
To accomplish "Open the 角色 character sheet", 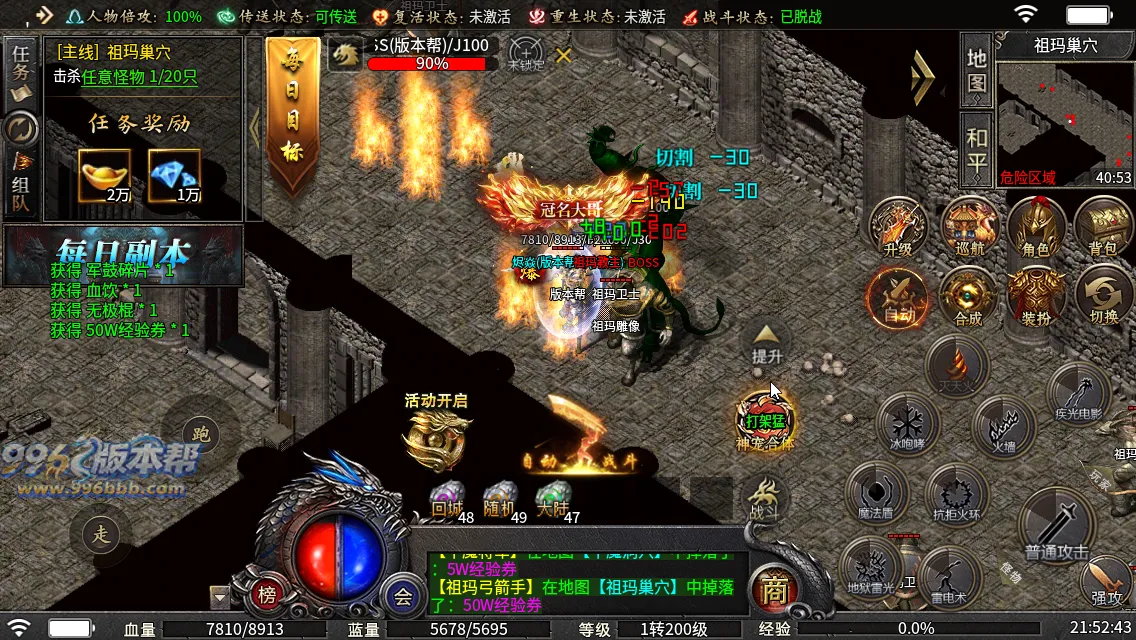I will [x=1036, y=226].
